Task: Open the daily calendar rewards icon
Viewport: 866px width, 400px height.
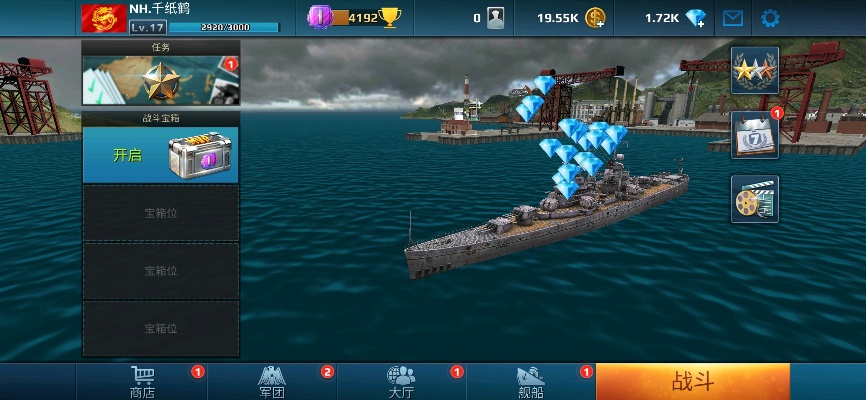Action: click(754, 135)
